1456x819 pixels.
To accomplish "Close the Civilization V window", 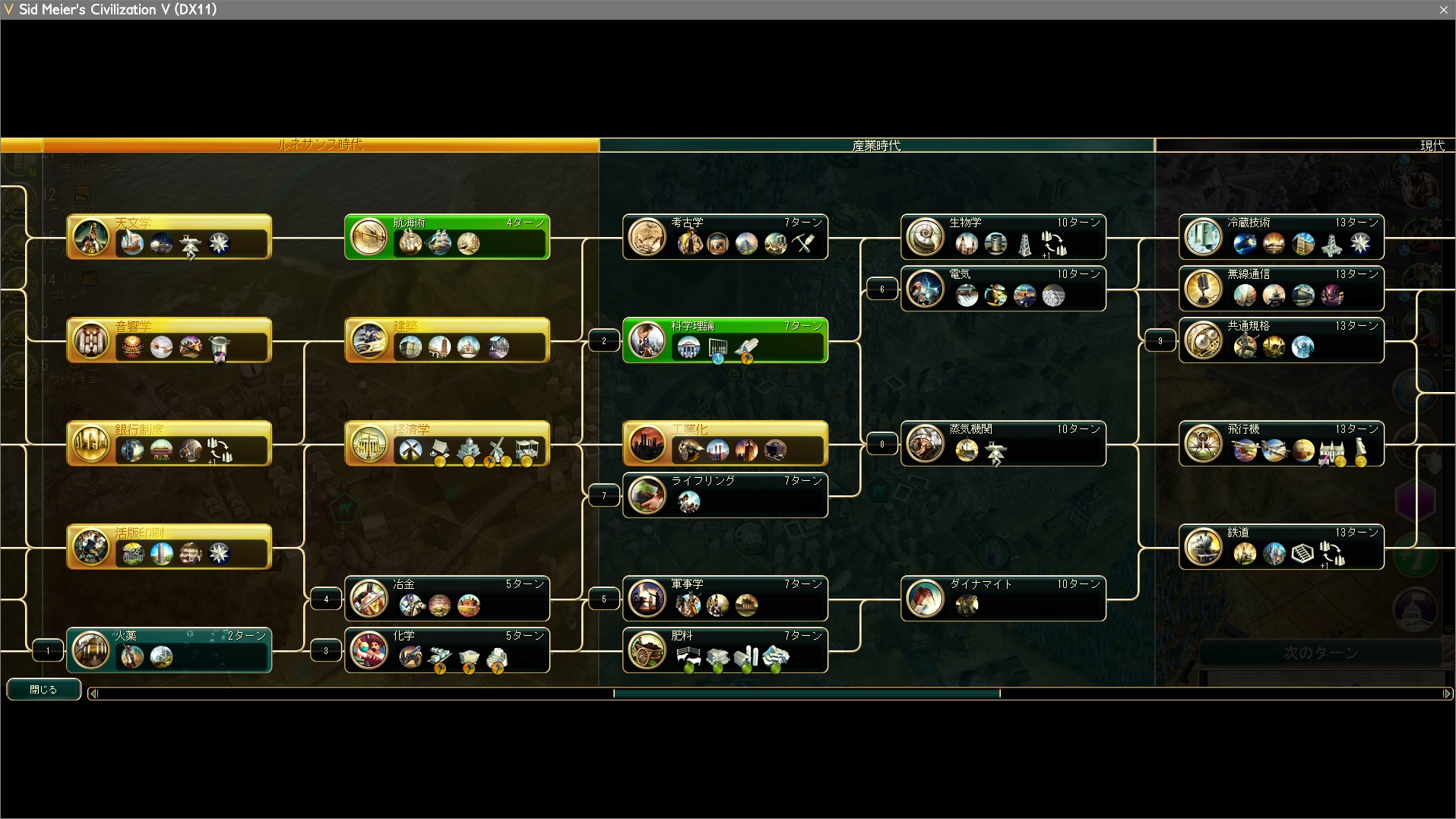I will pyautogui.click(x=1443, y=10).
